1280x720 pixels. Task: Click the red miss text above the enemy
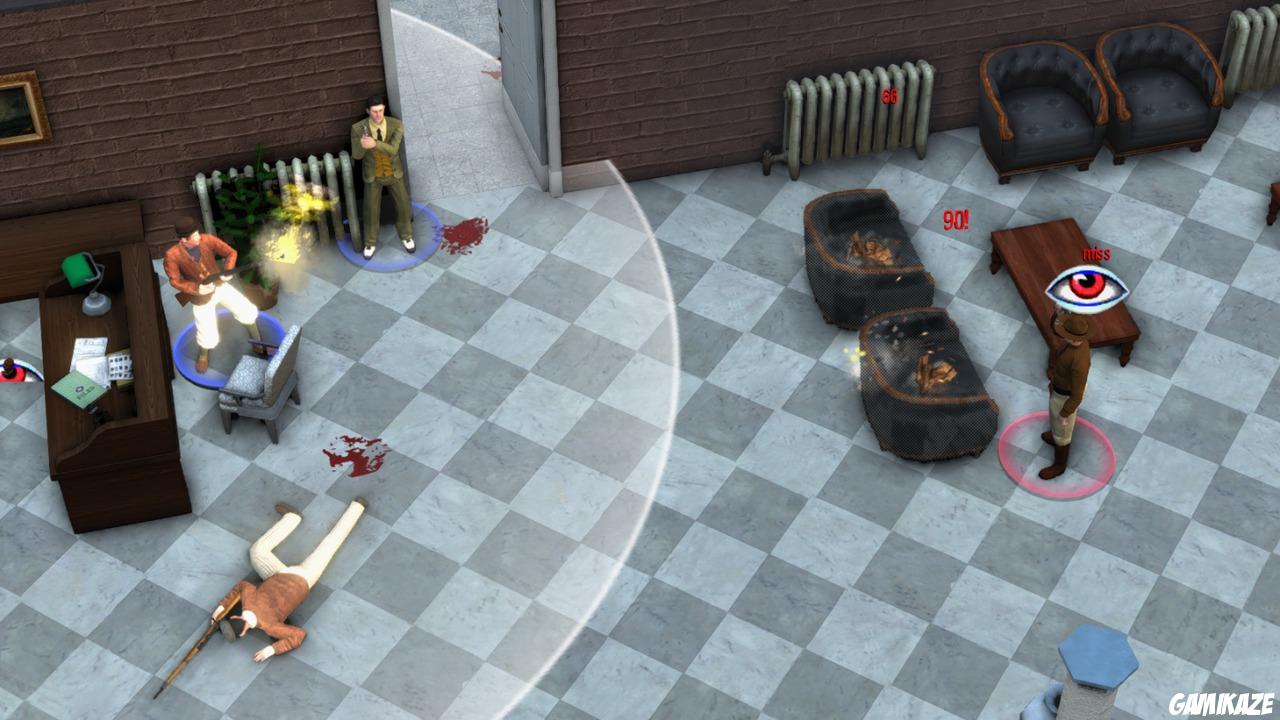[1096, 255]
